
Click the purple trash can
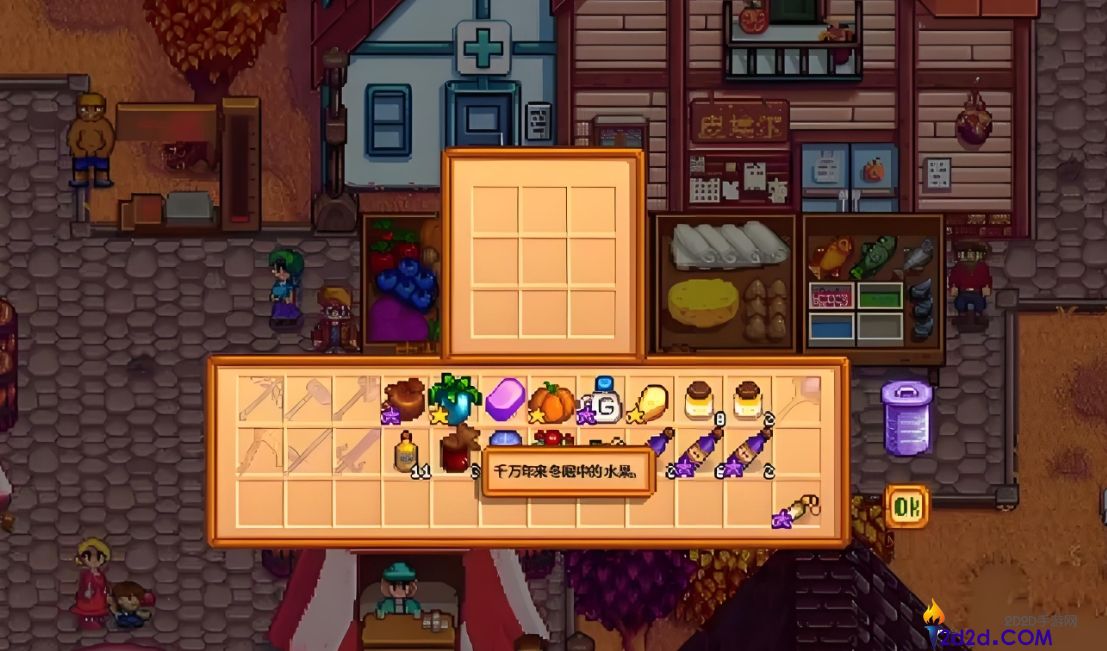click(x=906, y=417)
